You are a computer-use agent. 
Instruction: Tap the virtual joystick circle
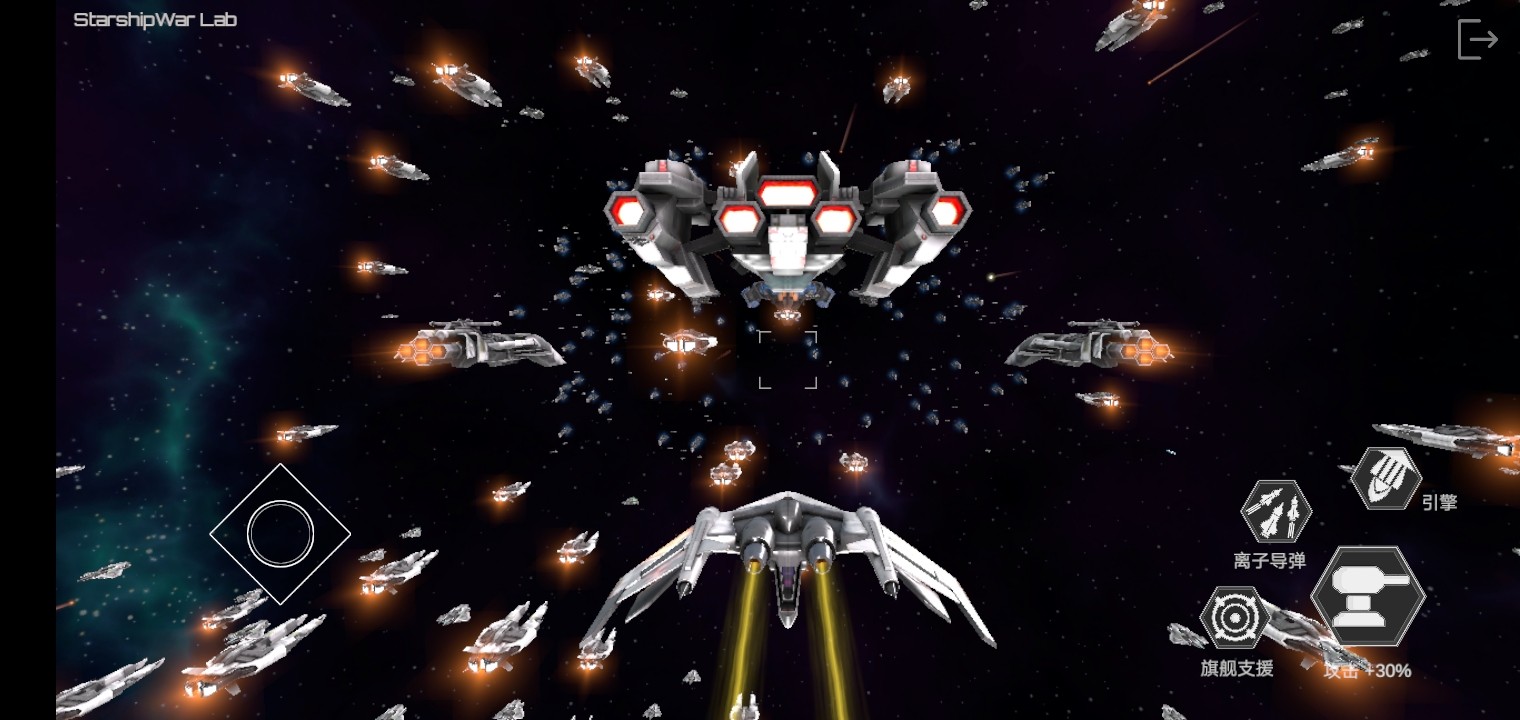pyautogui.click(x=280, y=533)
